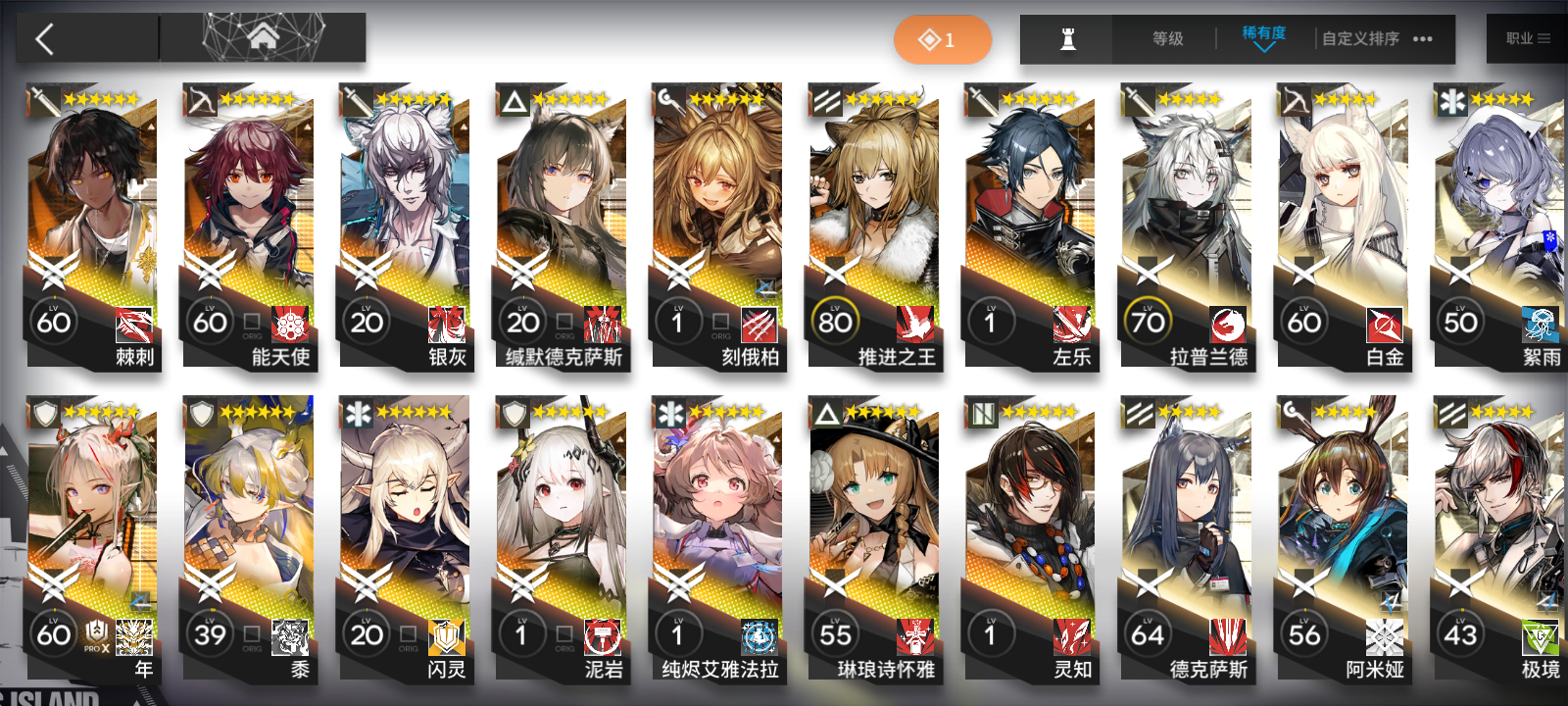
Task: Open the ellipsis sorting options menu
Action: coord(1422,39)
